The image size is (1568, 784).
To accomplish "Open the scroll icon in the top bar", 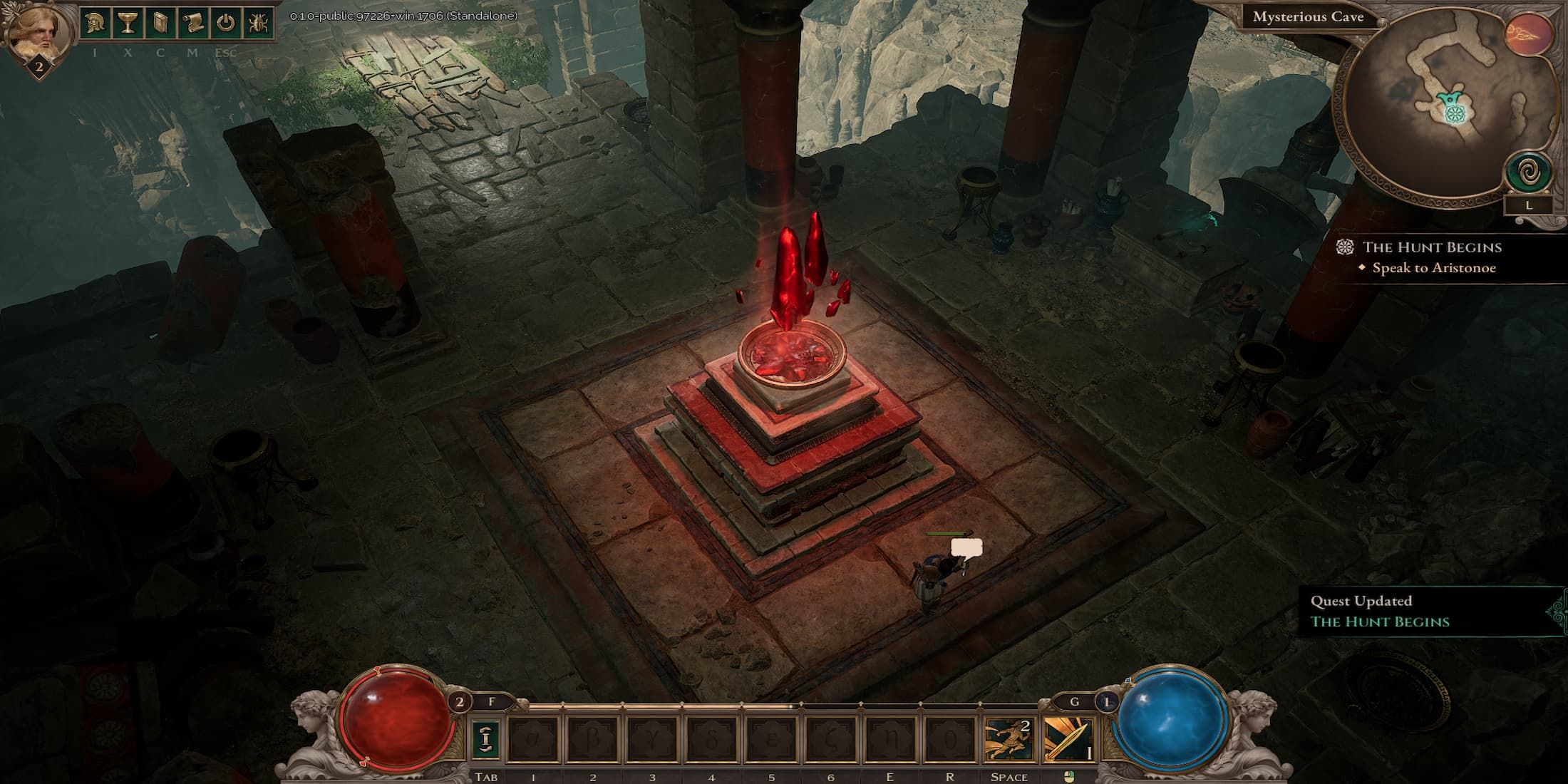I will click(192, 23).
